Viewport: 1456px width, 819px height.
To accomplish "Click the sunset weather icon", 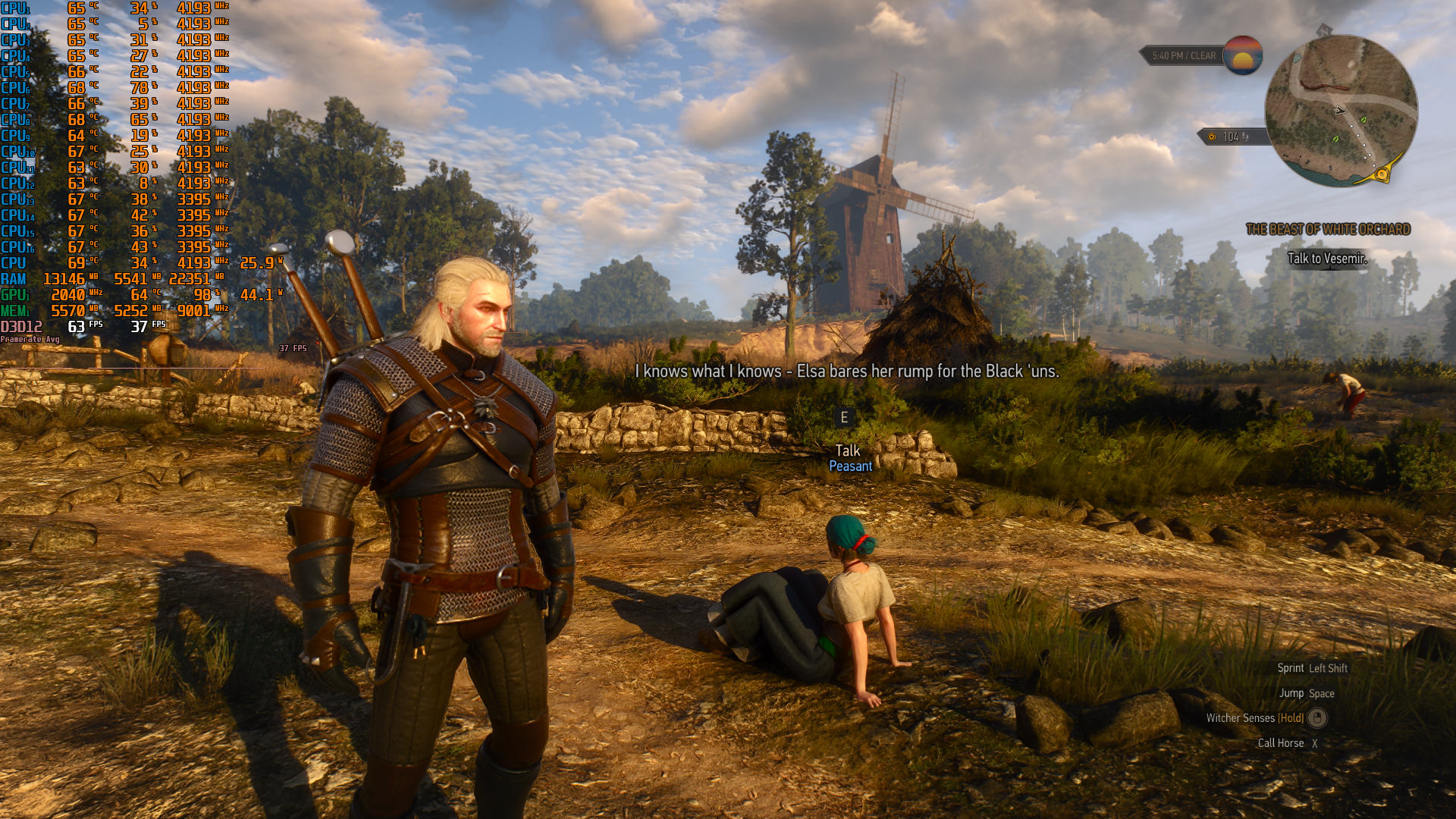I will [x=1242, y=55].
